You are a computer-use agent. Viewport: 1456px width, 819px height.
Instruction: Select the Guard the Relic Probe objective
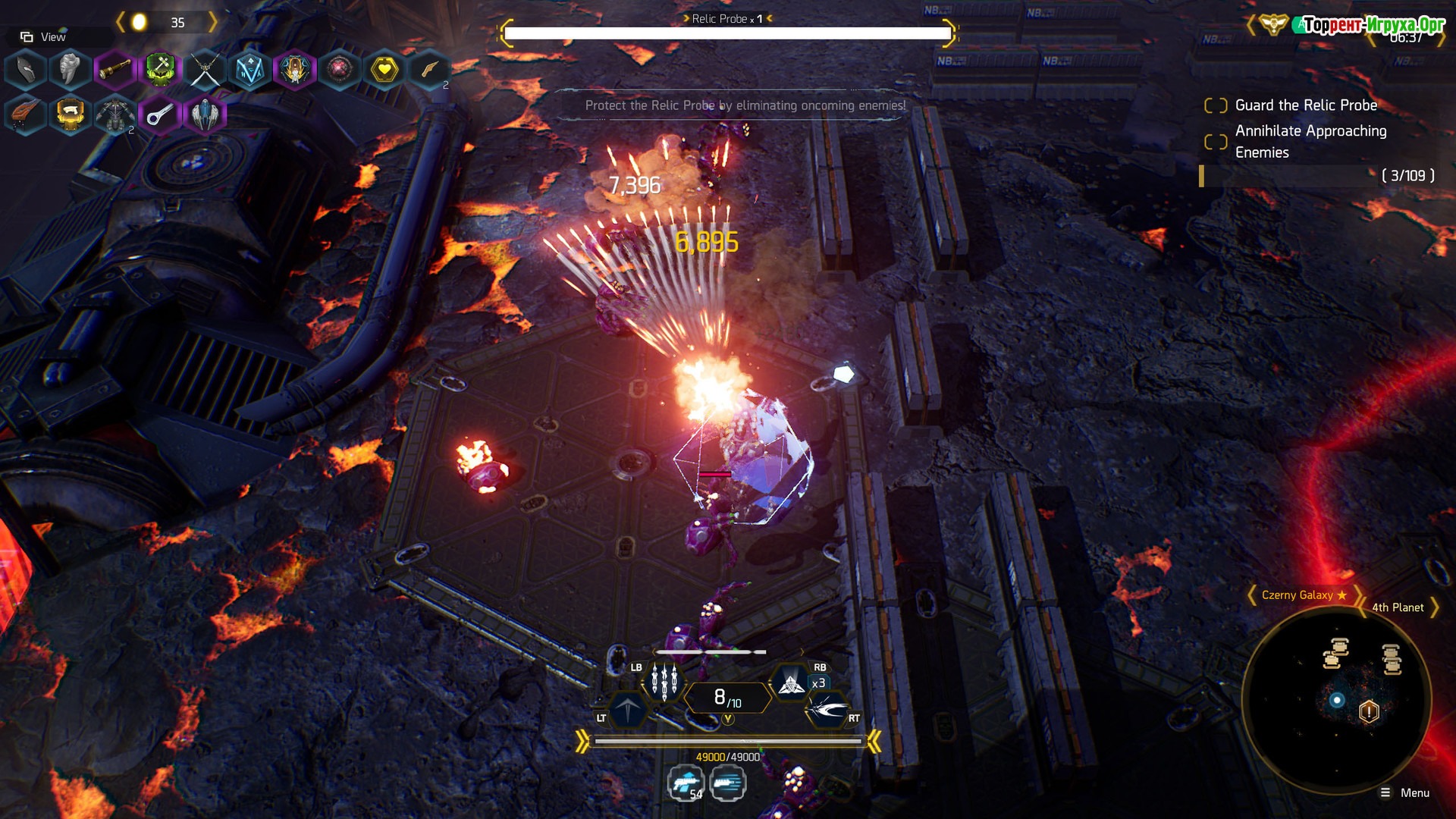[1305, 105]
